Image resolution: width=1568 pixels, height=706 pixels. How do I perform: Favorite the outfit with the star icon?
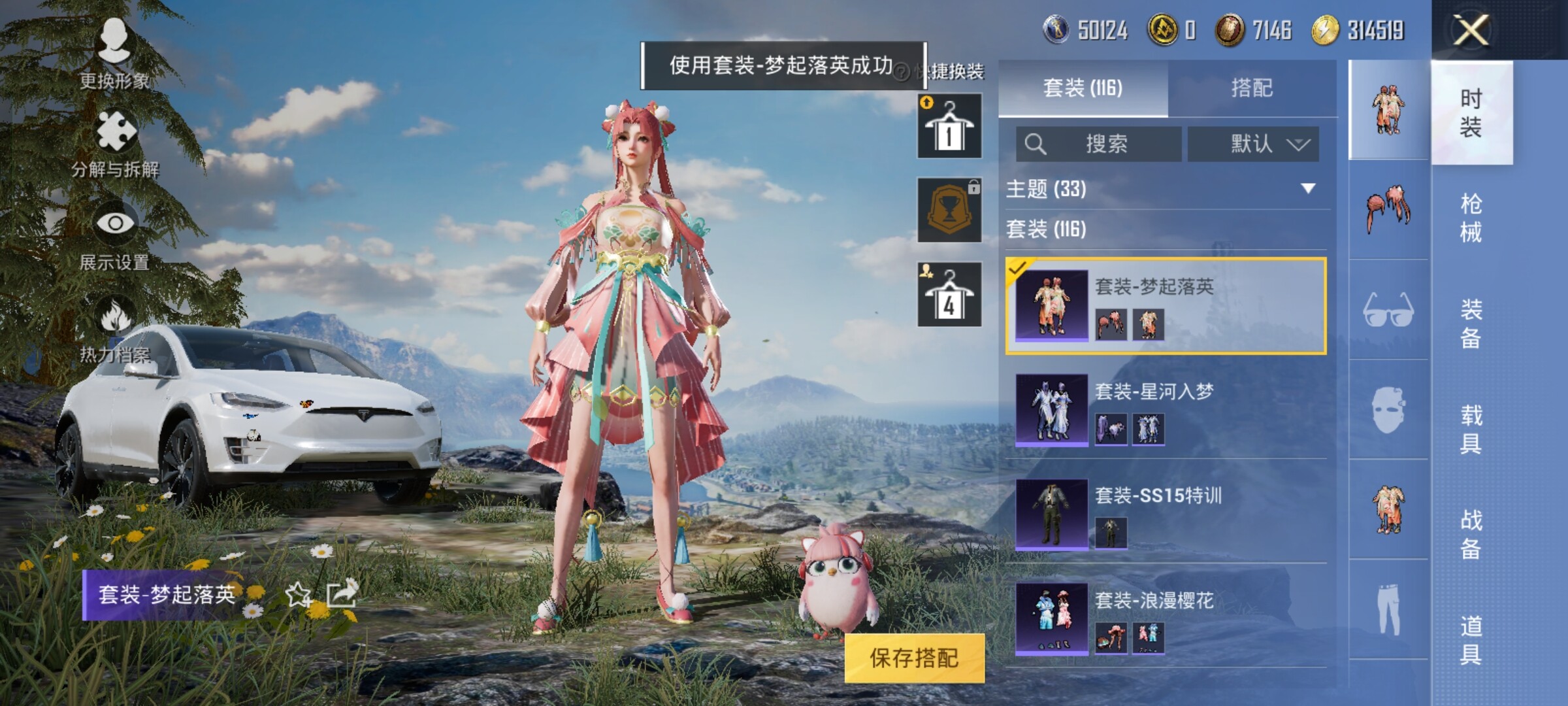pos(299,594)
